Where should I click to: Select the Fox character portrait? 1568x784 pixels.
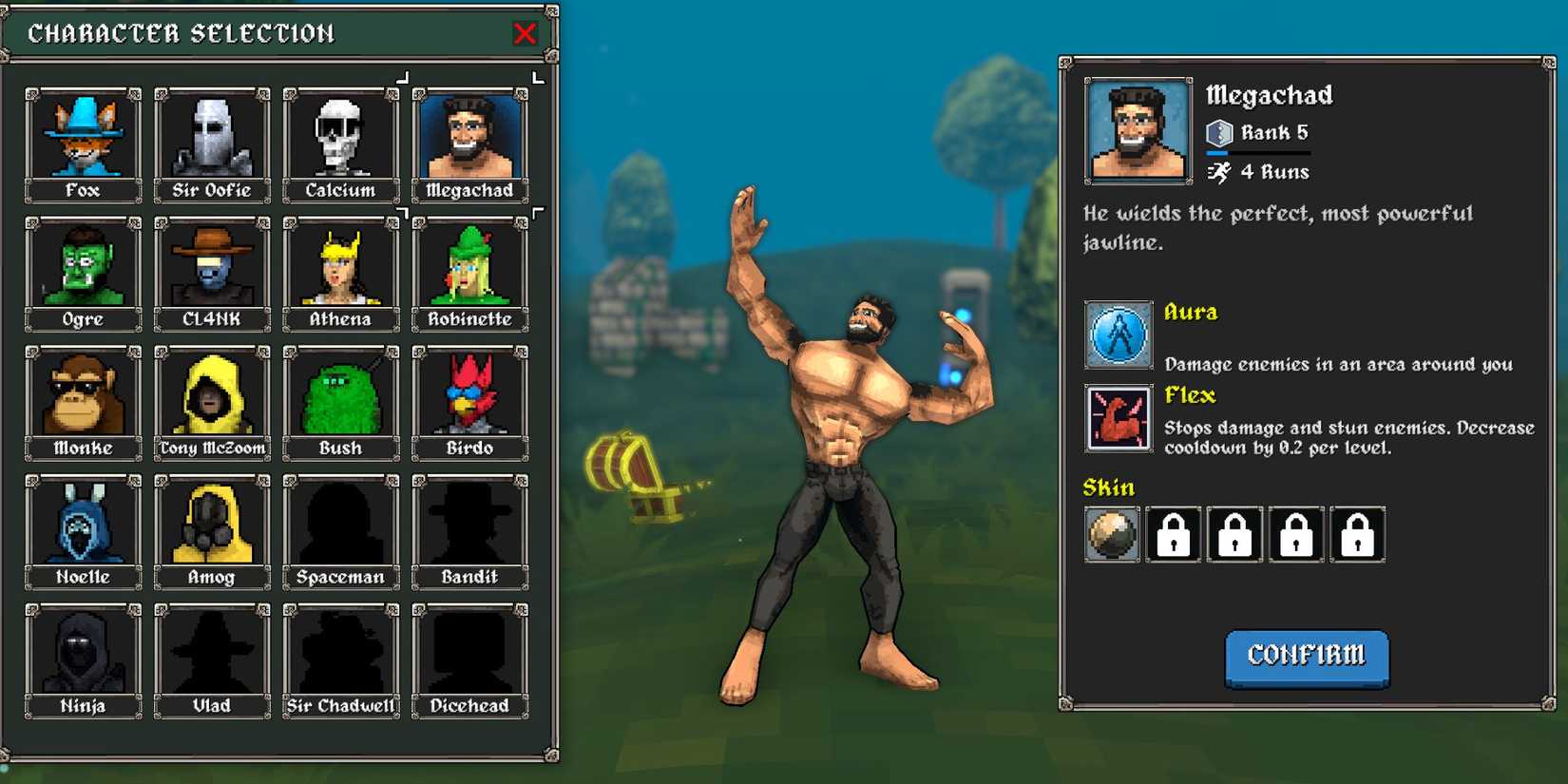click(83, 138)
